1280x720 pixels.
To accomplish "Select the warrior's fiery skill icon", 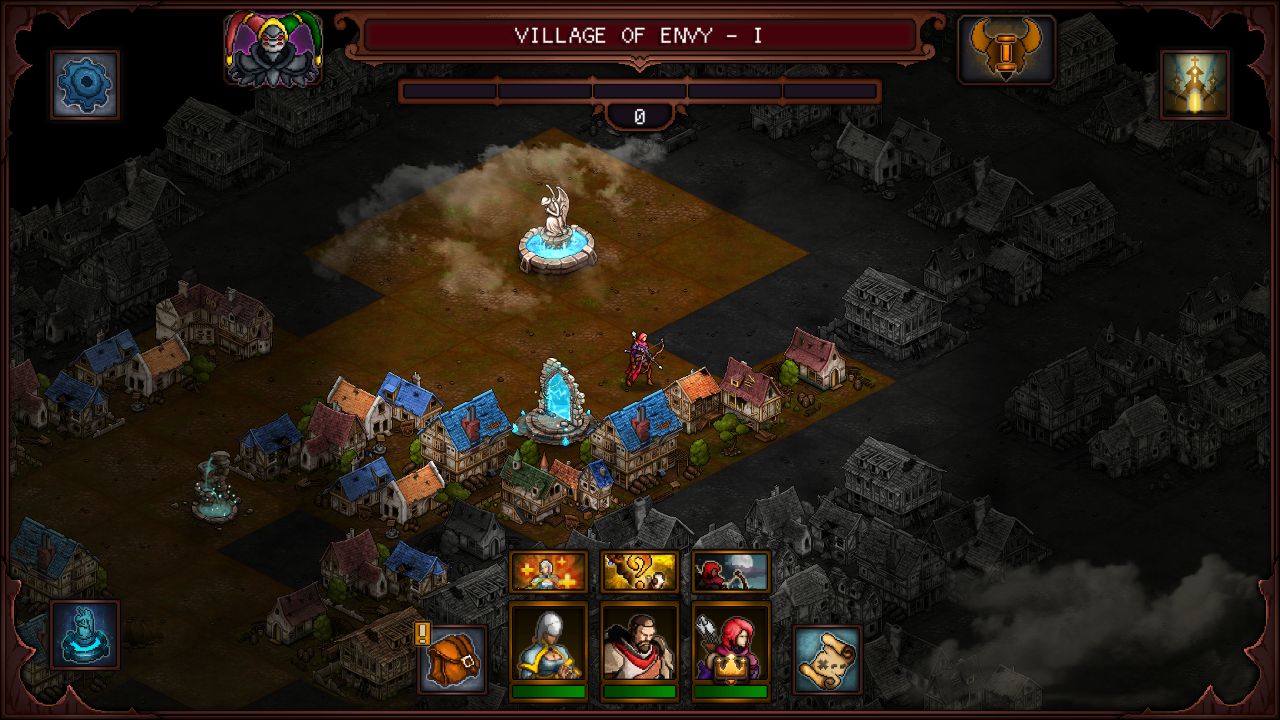I will [x=640, y=571].
